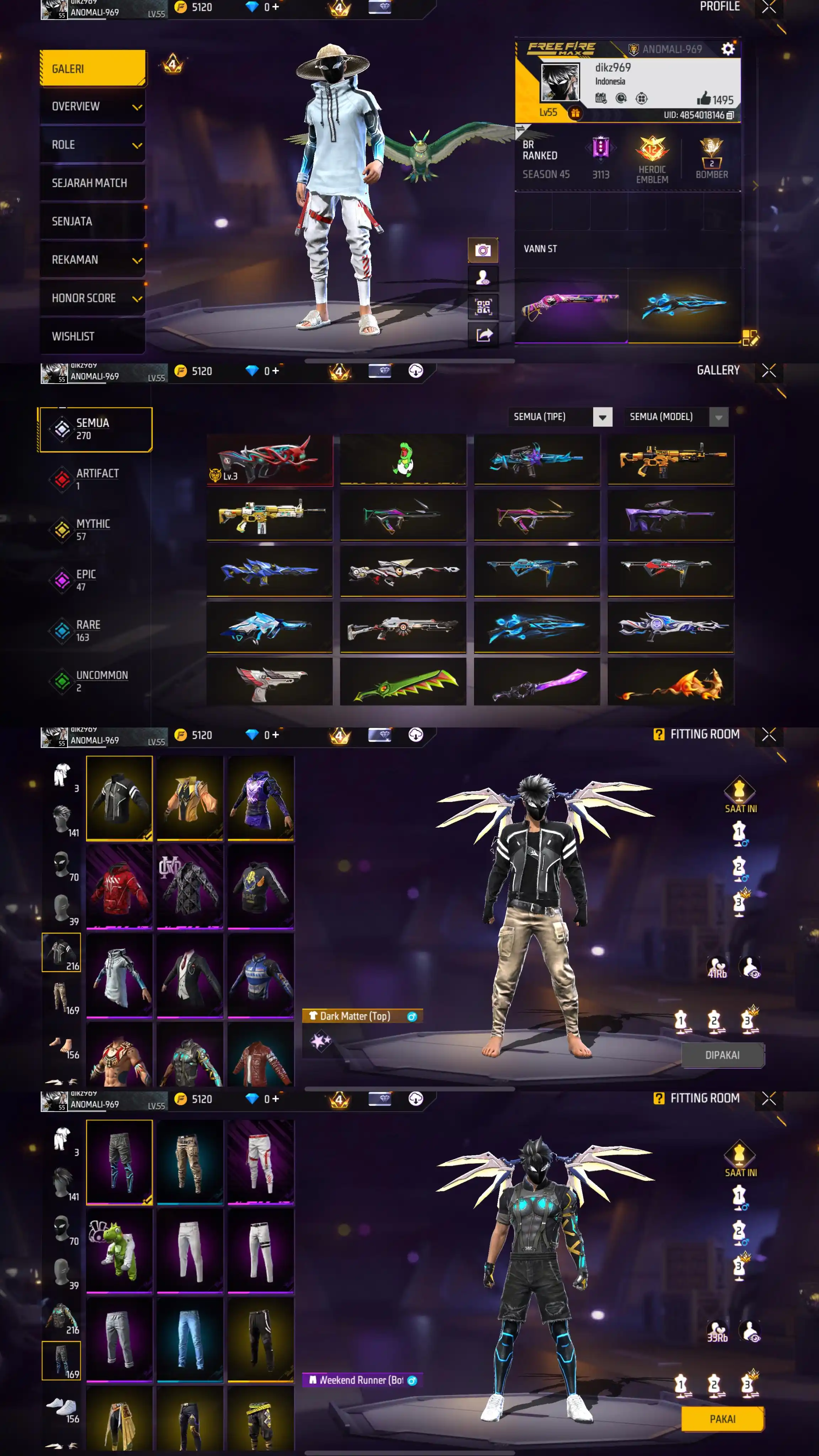Click the yellow PAKAI button

[722, 1419]
